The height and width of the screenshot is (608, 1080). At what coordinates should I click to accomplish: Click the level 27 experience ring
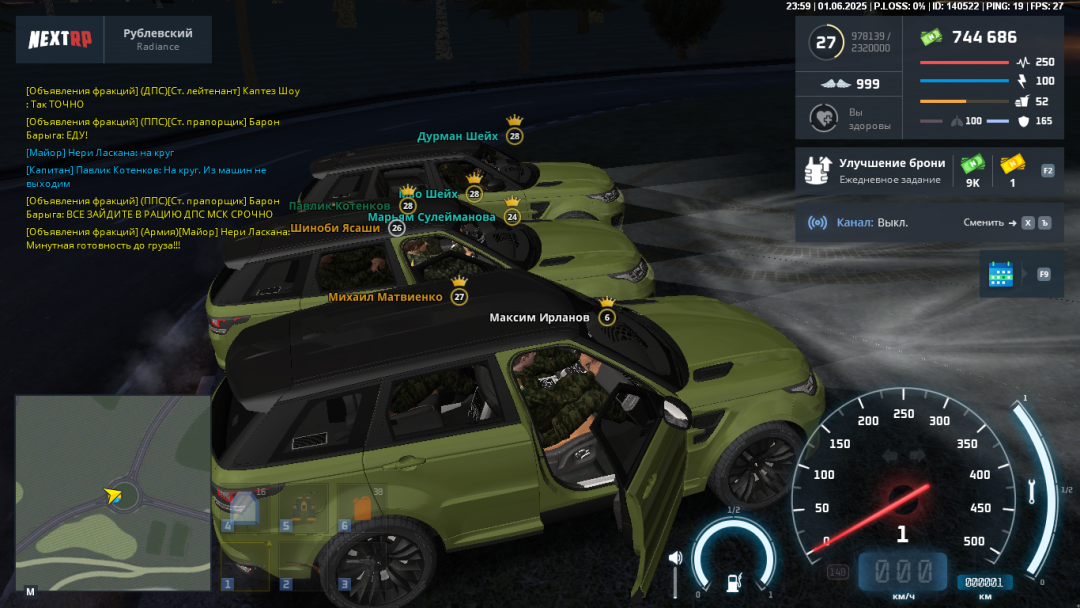point(826,43)
